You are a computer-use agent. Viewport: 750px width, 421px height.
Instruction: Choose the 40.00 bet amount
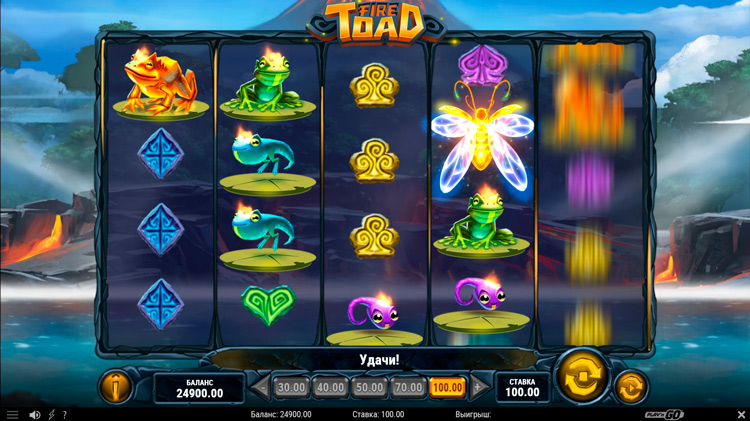point(330,387)
